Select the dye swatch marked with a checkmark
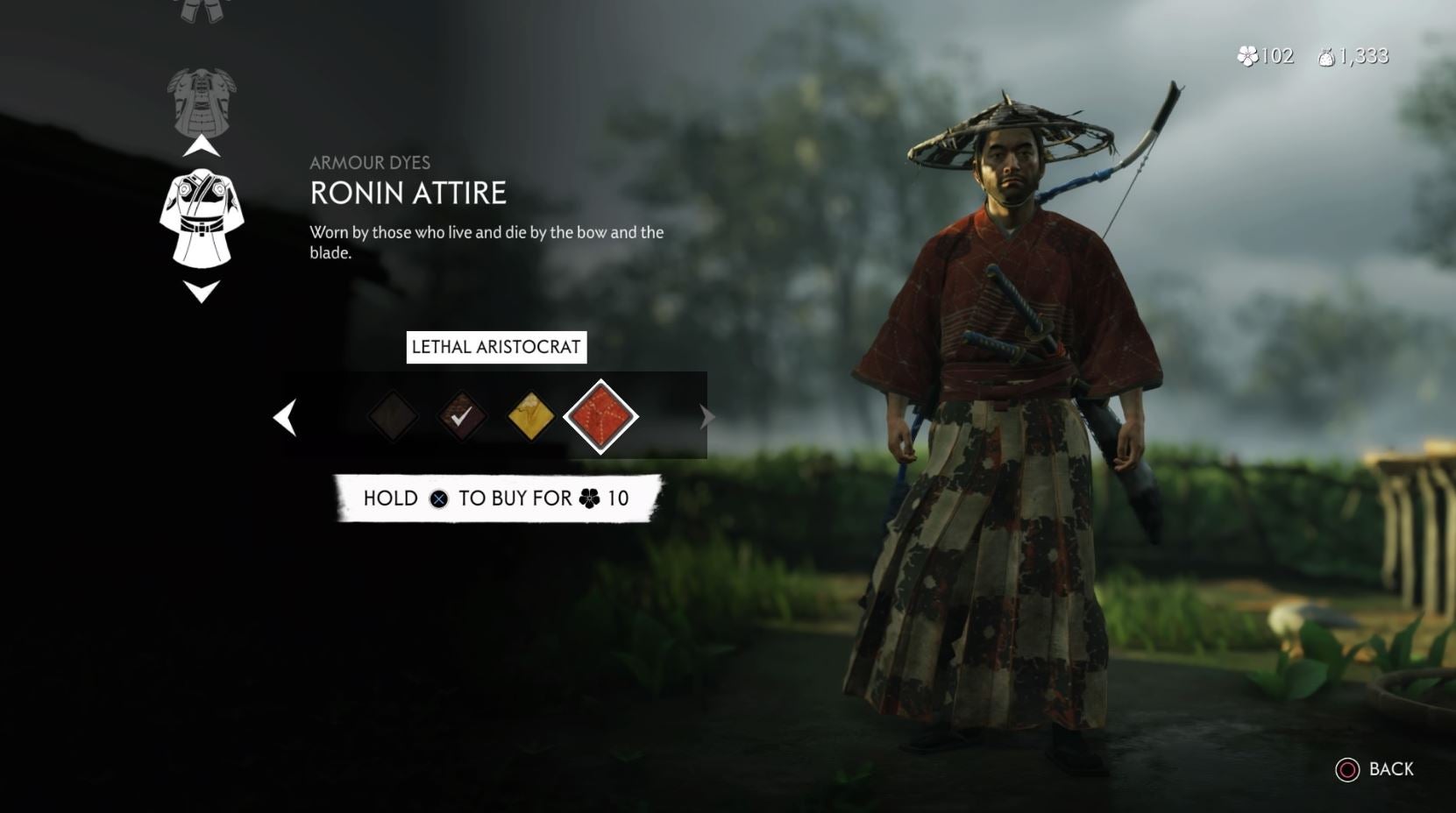 pos(463,416)
